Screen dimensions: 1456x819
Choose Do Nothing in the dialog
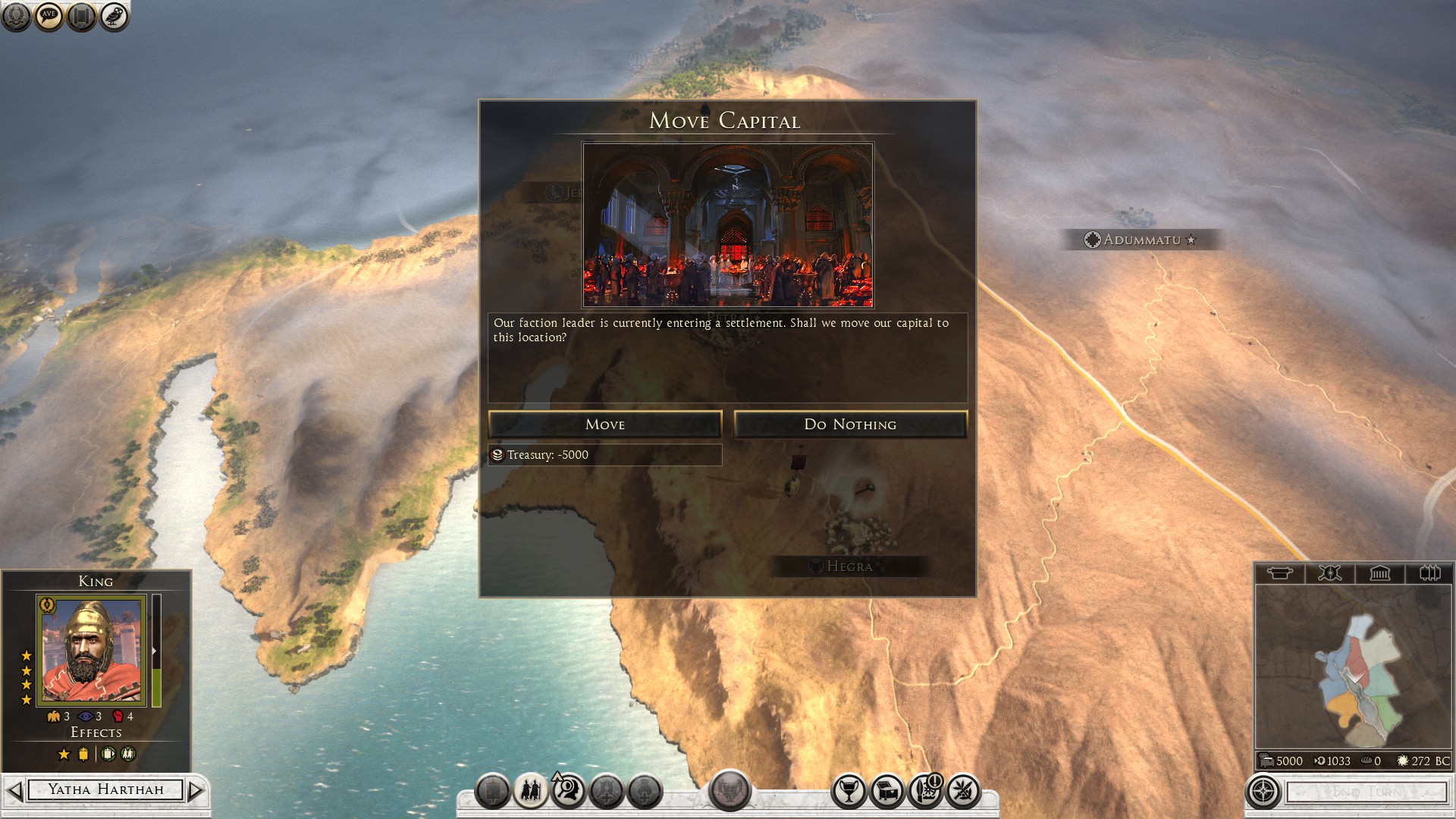click(x=850, y=425)
